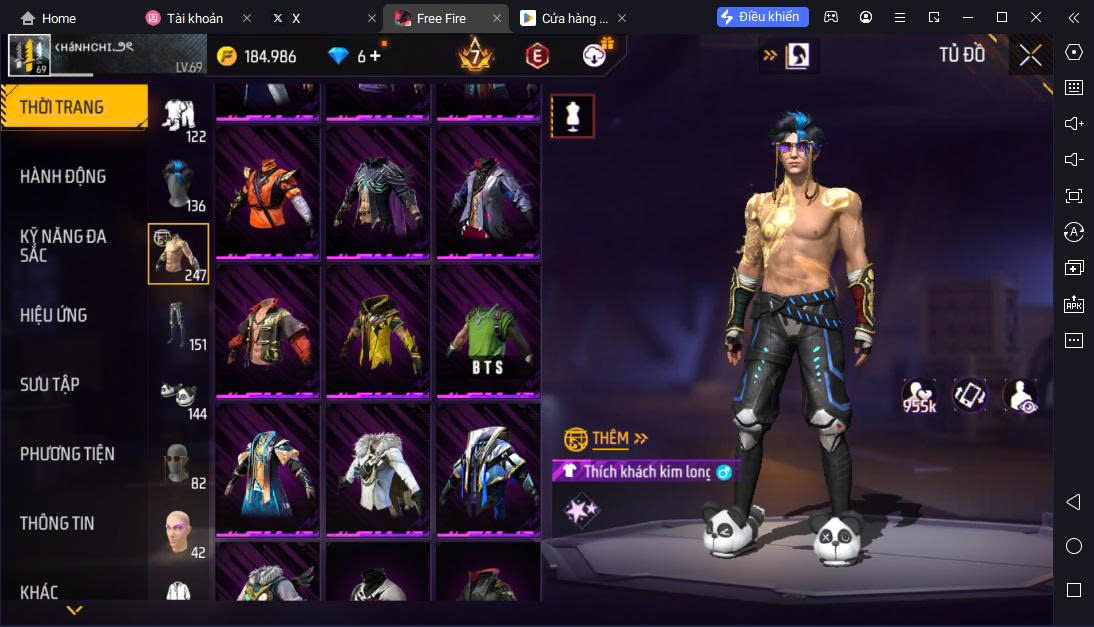Viewport: 1094px width, 627px height.
Task: Close the Tủ Đồ wardrobe screen
Action: point(1030,55)
